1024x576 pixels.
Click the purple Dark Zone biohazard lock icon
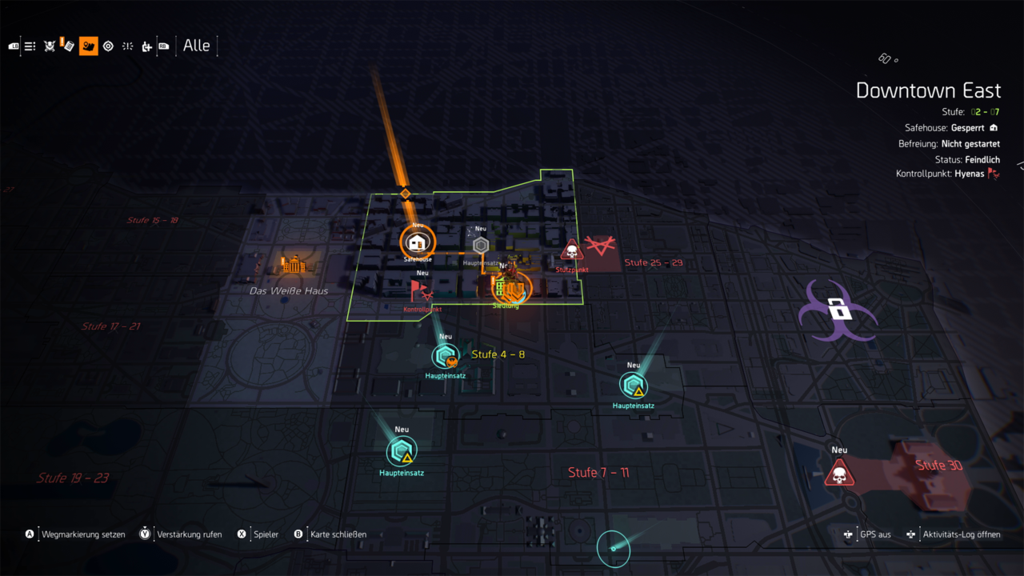pos(838,312)
